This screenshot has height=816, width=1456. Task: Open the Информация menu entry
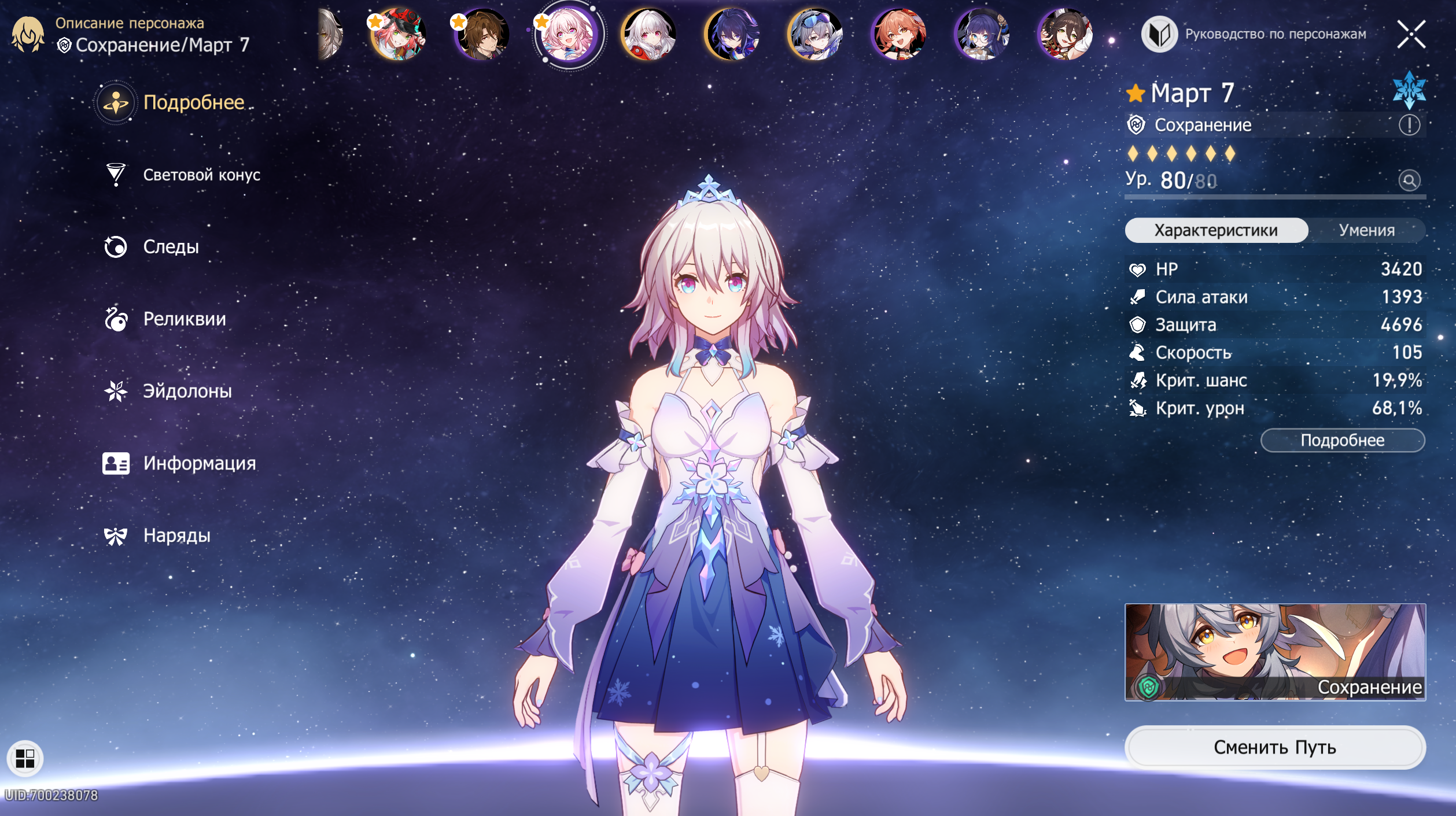[199, 463]
